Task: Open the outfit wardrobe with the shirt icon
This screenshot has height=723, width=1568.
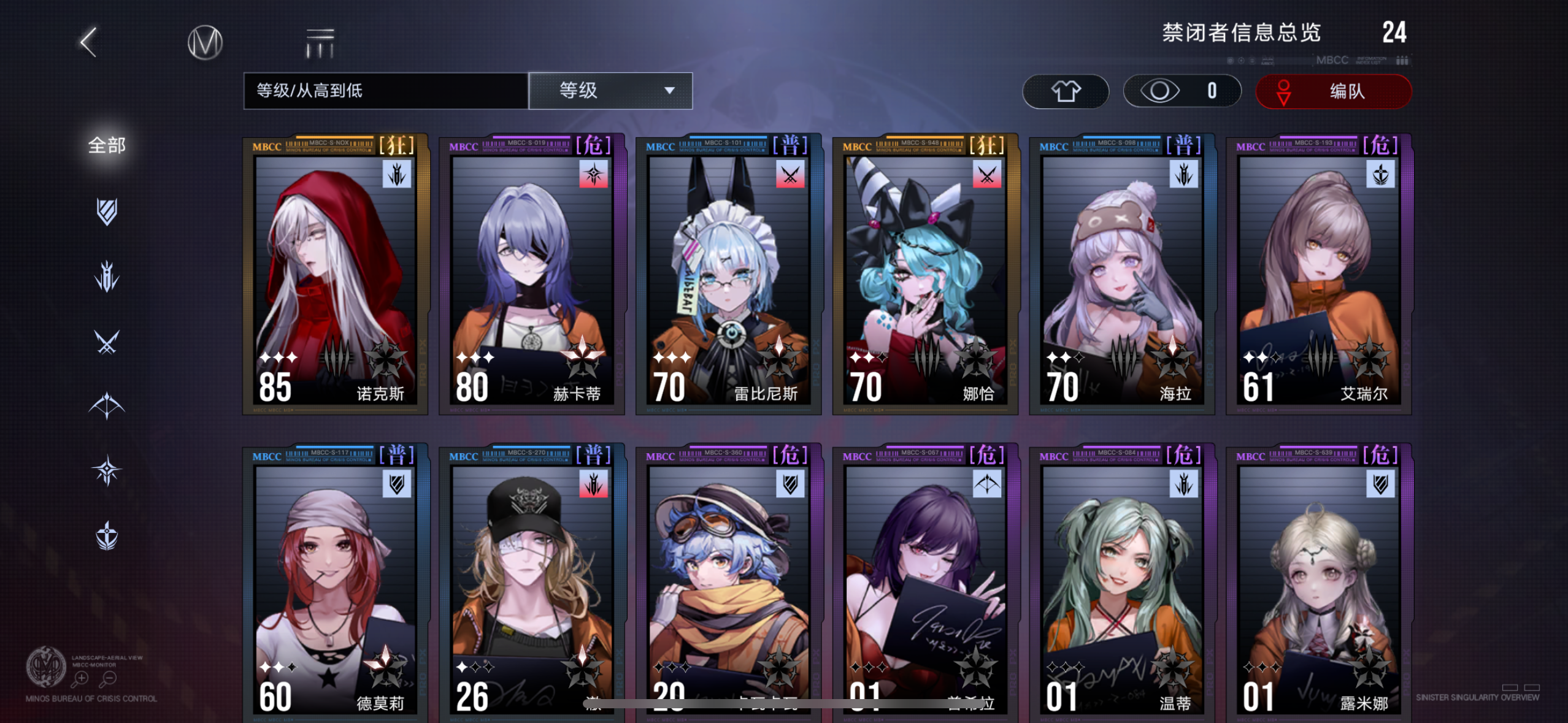Action: [x=1066, y=91]
